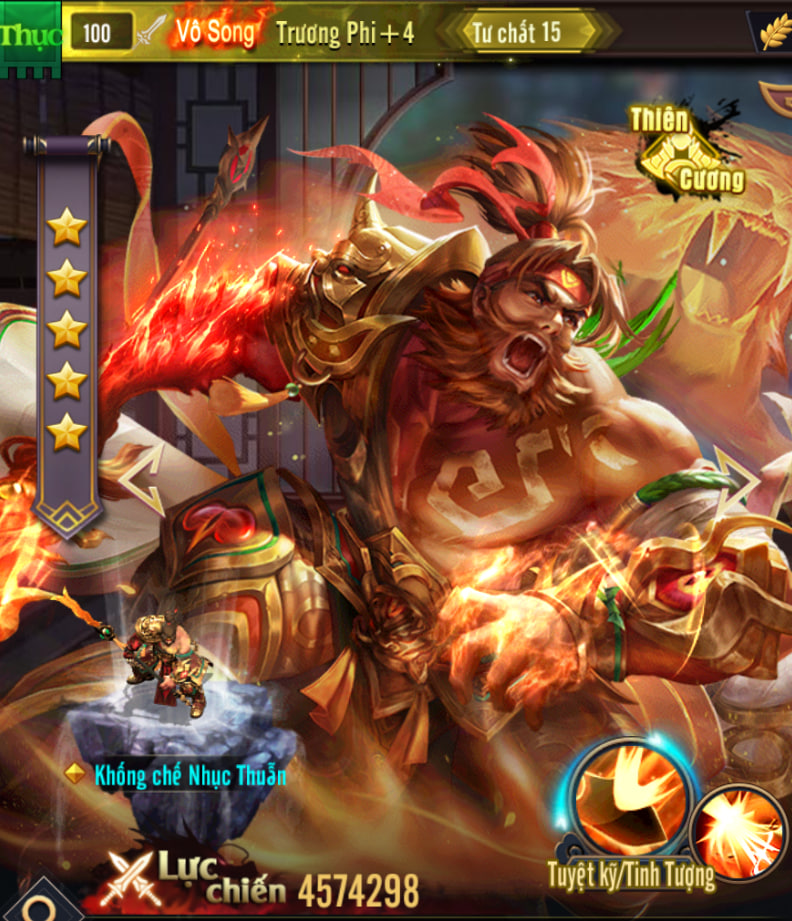Open the Tư chất 15 aptitude badge
This screenshot has height=921, width=792.
(523, 31)
